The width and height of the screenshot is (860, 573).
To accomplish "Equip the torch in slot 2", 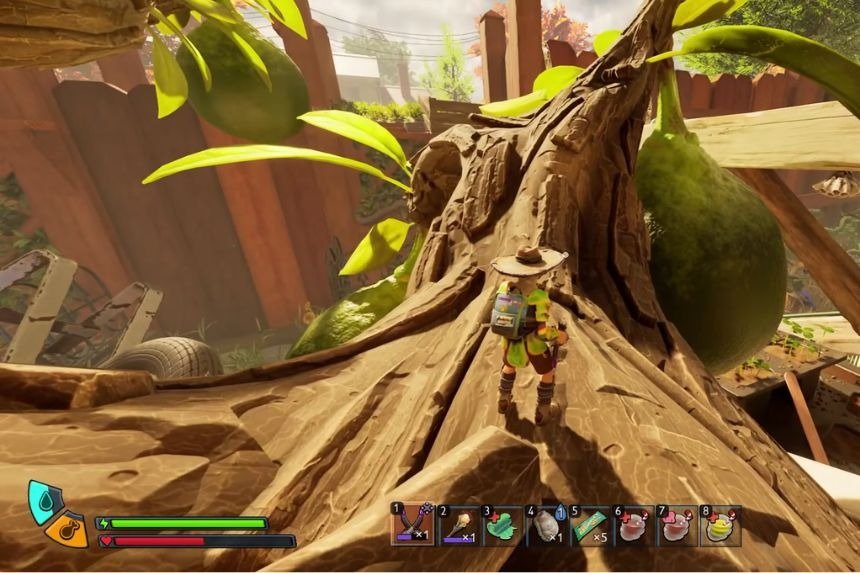I will 457,524.
